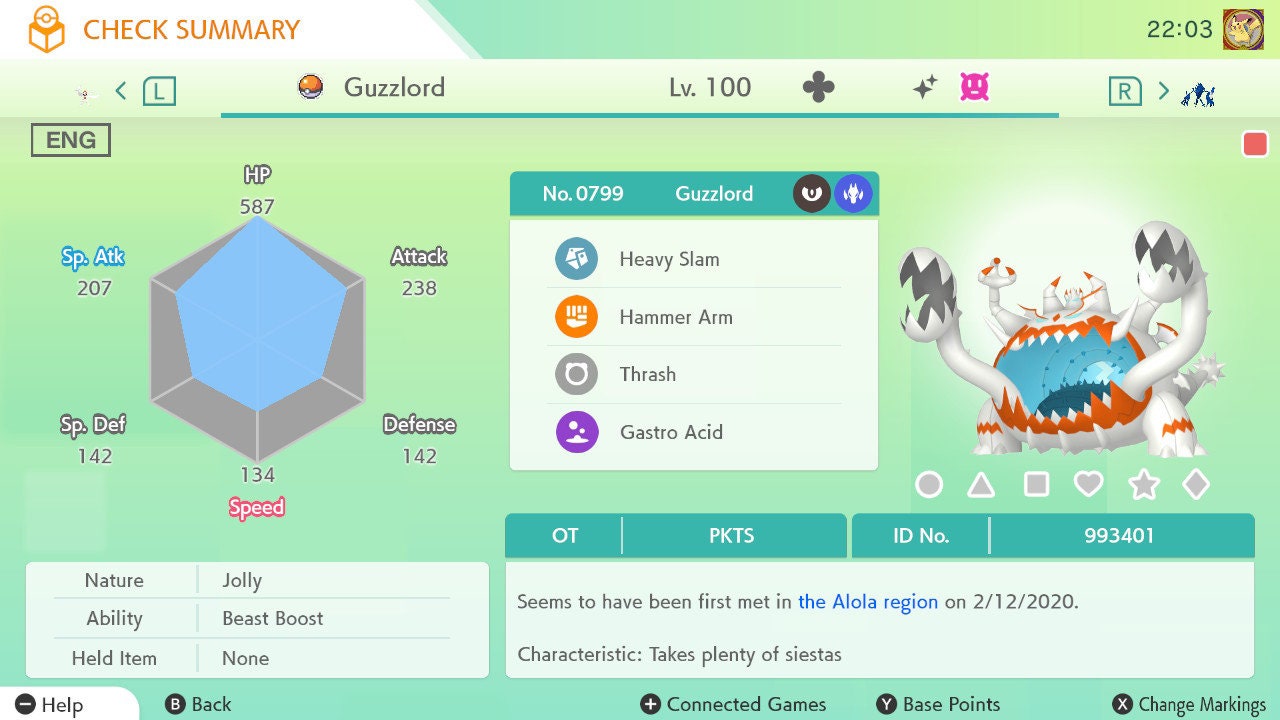
Task: Click the Alola region link
Action: 868,602
